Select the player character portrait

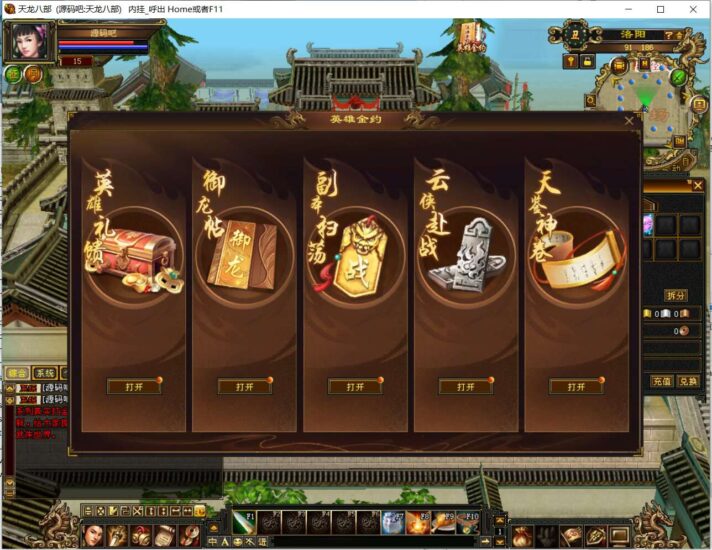pyautogui.click(x=28, y=42)
